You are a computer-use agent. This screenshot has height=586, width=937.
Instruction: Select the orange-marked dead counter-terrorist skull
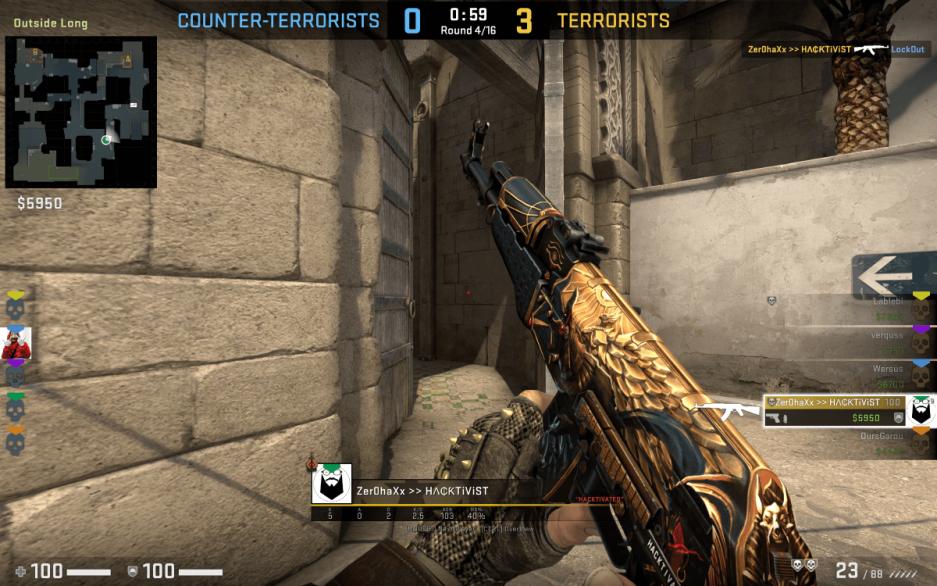point(15,442)
